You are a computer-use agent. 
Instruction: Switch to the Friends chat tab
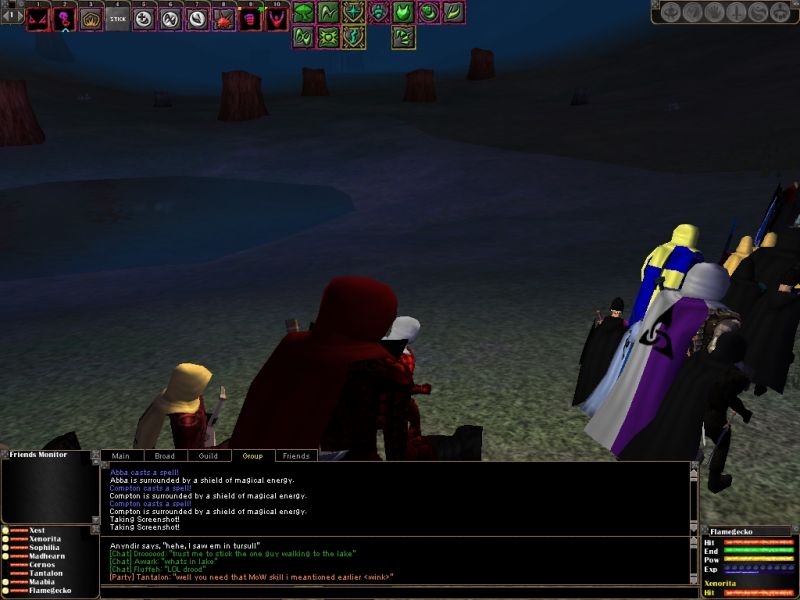click(x=296, y=456)
